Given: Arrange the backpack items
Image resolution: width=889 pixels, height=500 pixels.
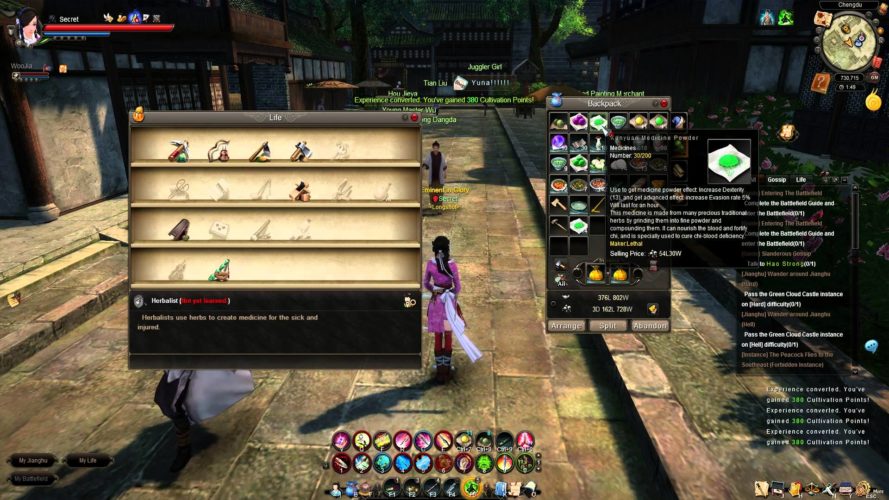Looking at the screenshot, I should coord(566,326).
